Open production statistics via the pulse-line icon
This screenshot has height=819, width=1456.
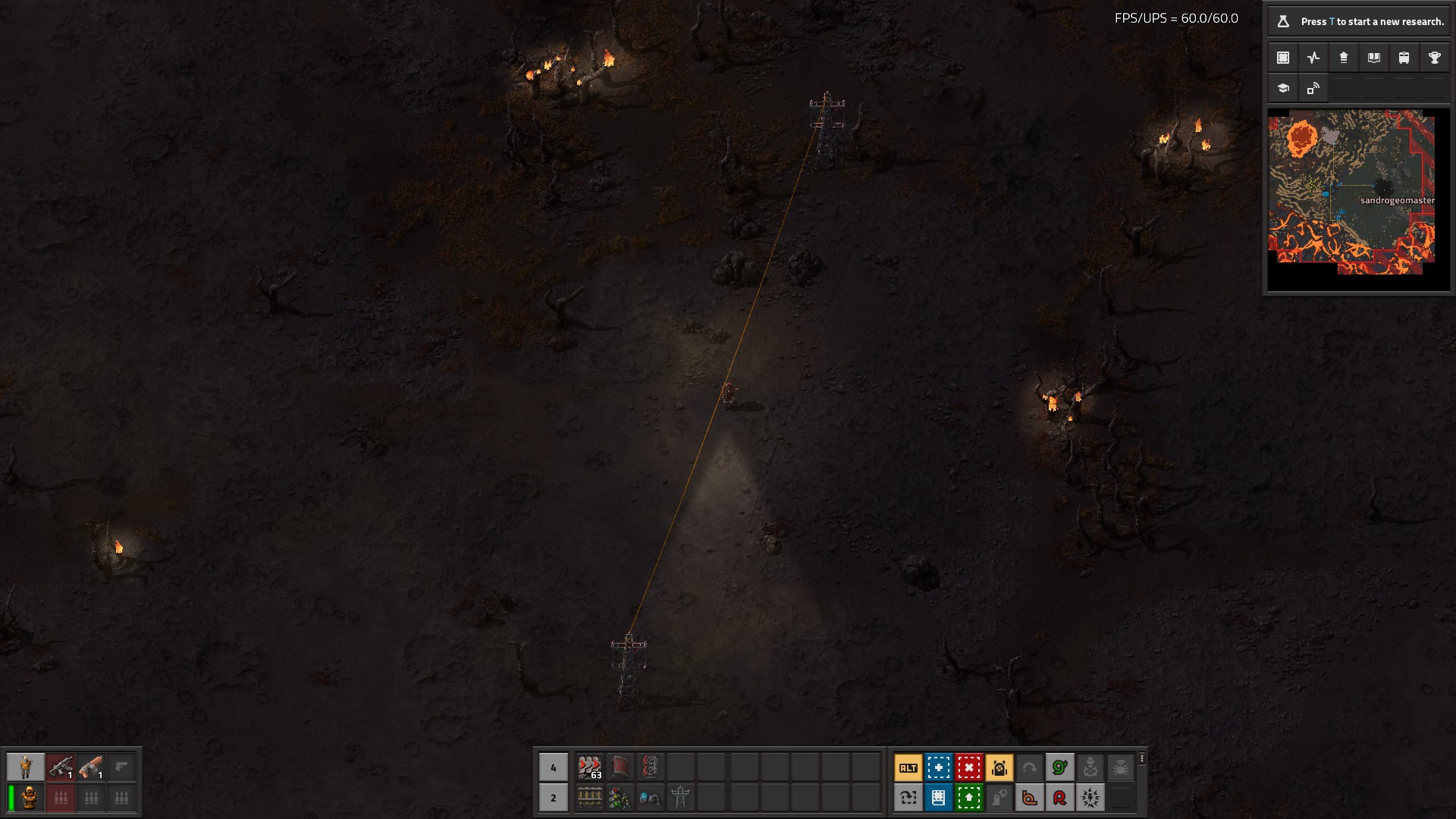tap(1313, 58)
